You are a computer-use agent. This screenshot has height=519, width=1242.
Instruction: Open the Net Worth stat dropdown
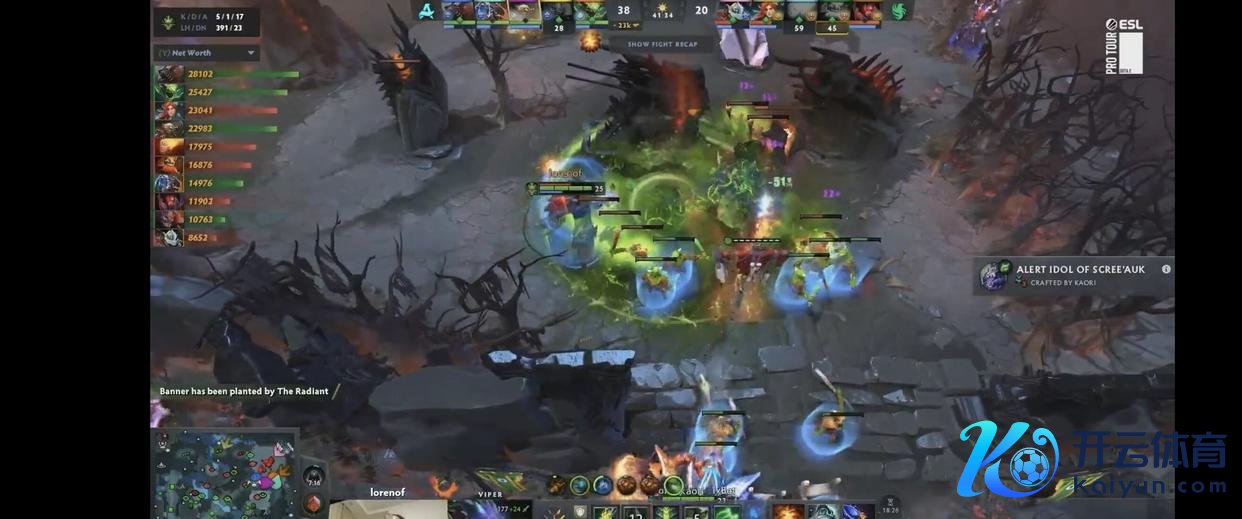(x=250, y=53)
